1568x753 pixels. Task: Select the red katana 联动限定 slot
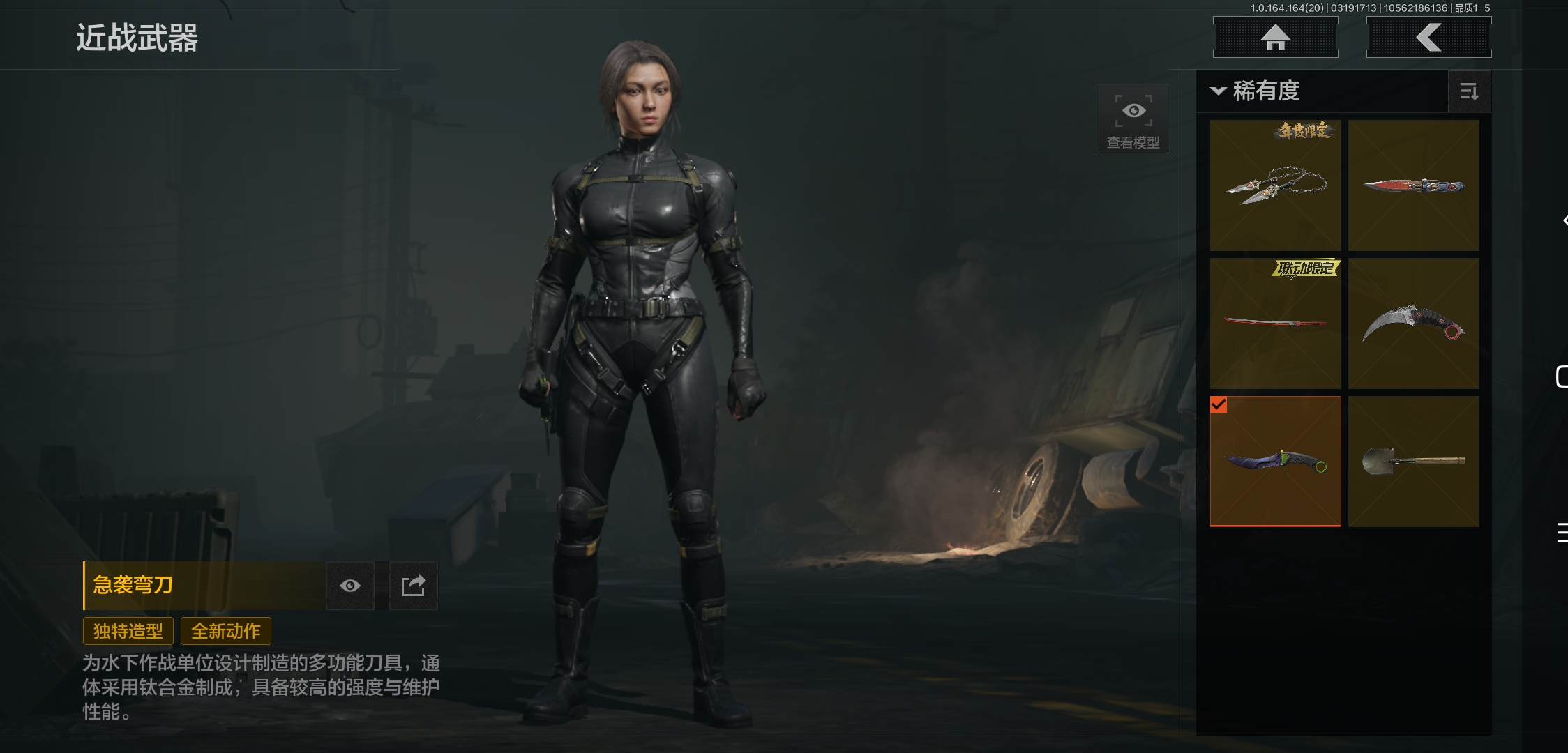pyautogui.click(x=1275, y=324)
